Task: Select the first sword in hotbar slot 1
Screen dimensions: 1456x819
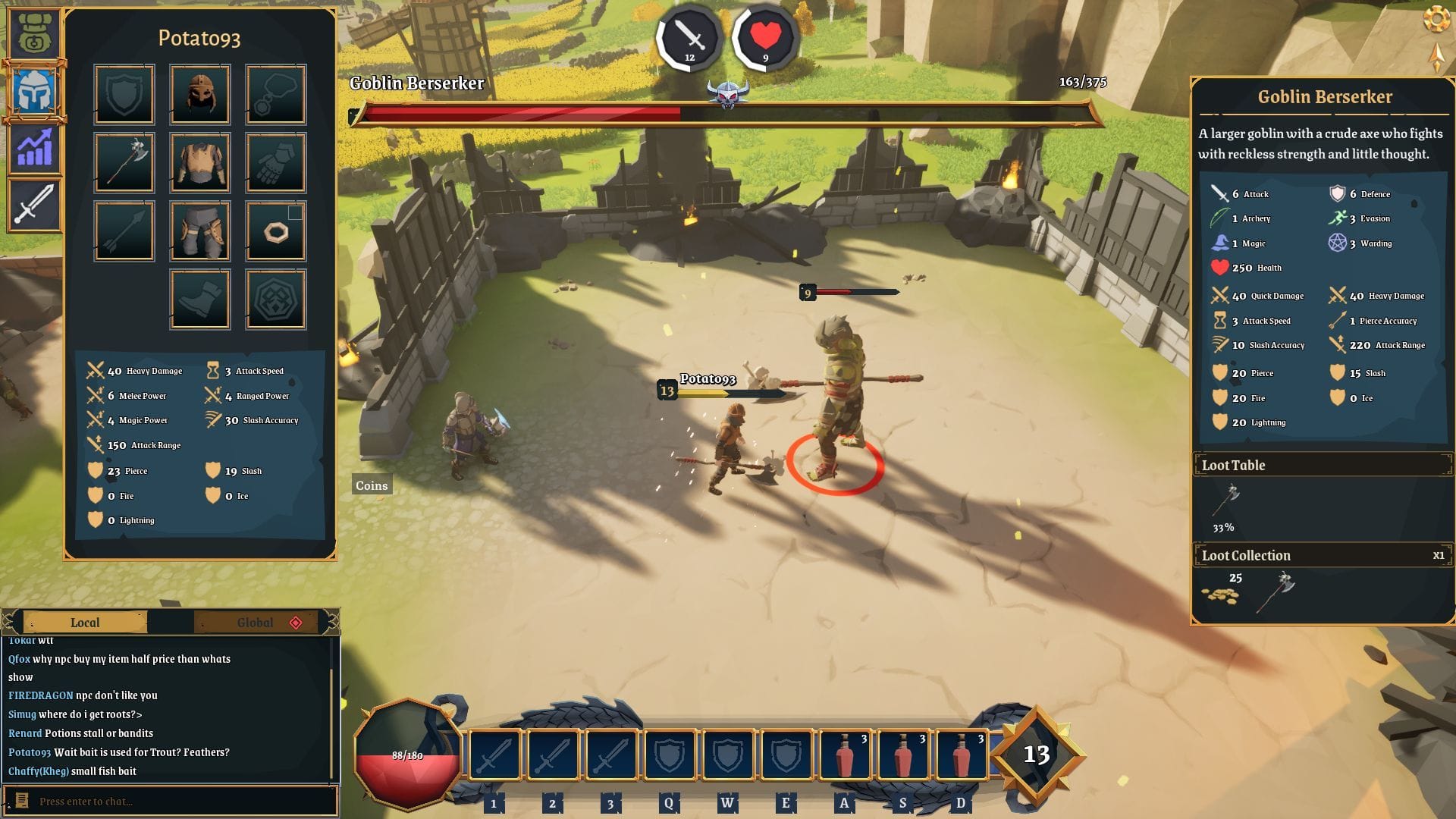Action: click(x=494, y=755)
